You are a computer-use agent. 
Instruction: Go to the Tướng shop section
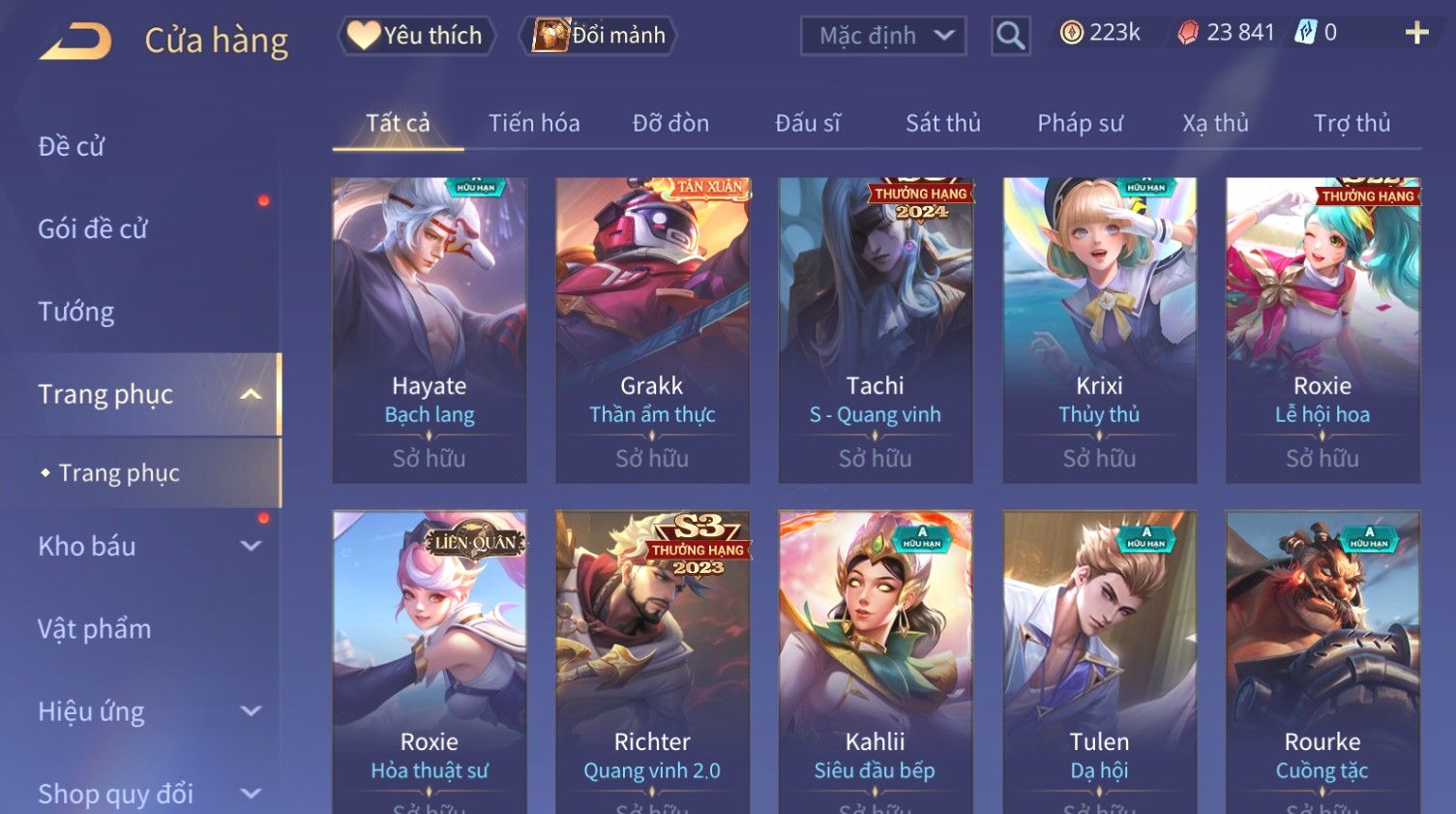point(76,312)
